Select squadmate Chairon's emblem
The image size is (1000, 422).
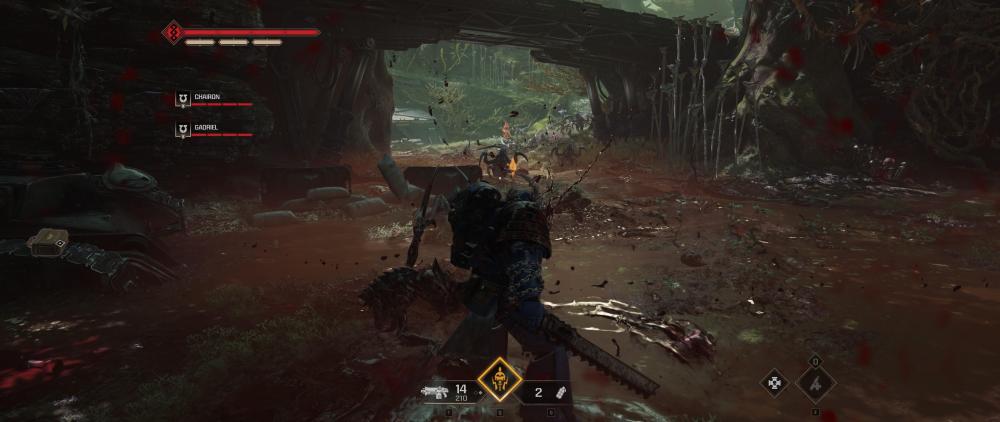(x=182, y=98)
